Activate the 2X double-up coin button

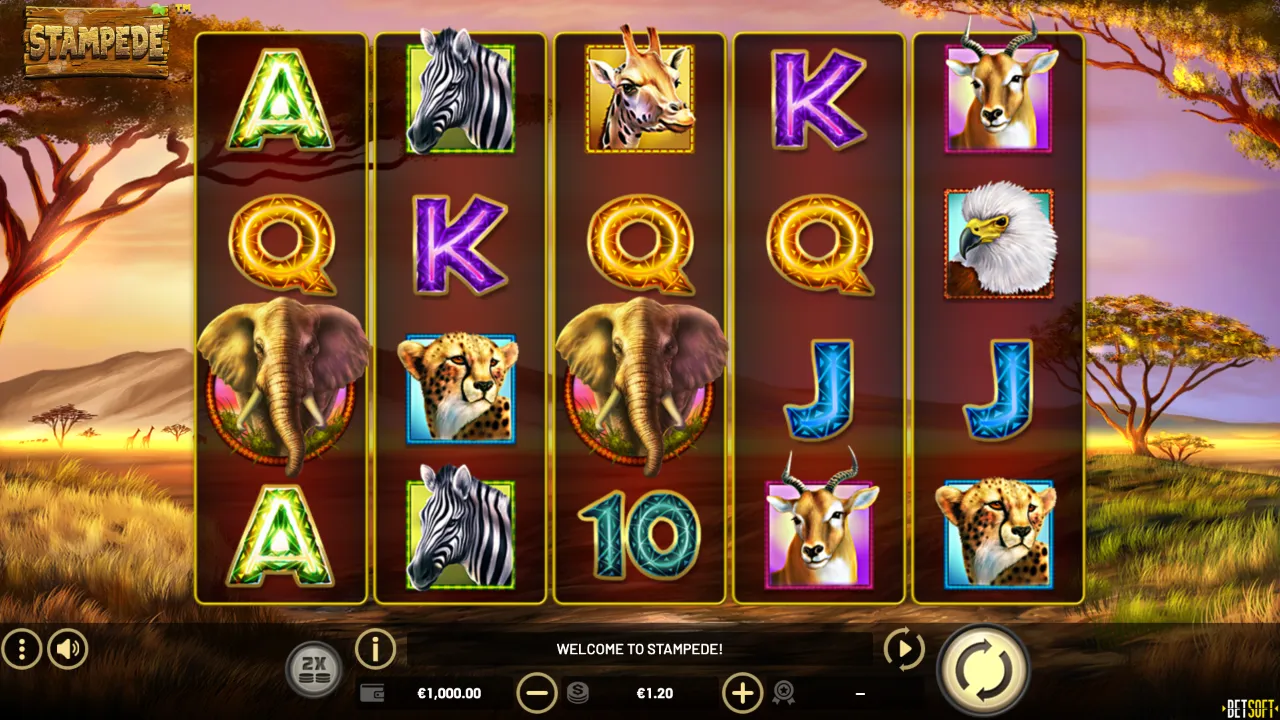[314, 668]
